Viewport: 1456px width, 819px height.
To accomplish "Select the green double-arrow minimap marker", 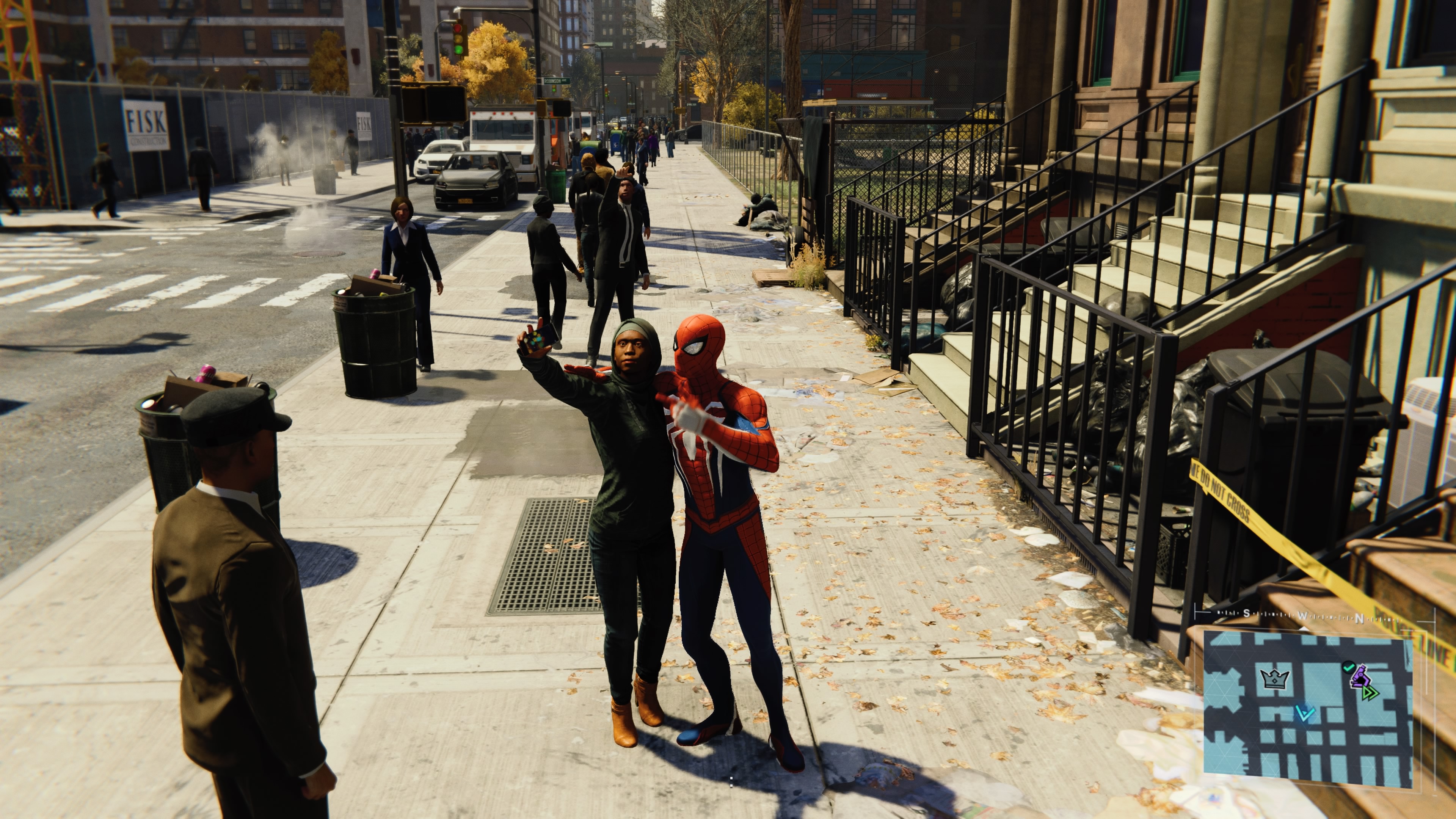I will 1370,693.
